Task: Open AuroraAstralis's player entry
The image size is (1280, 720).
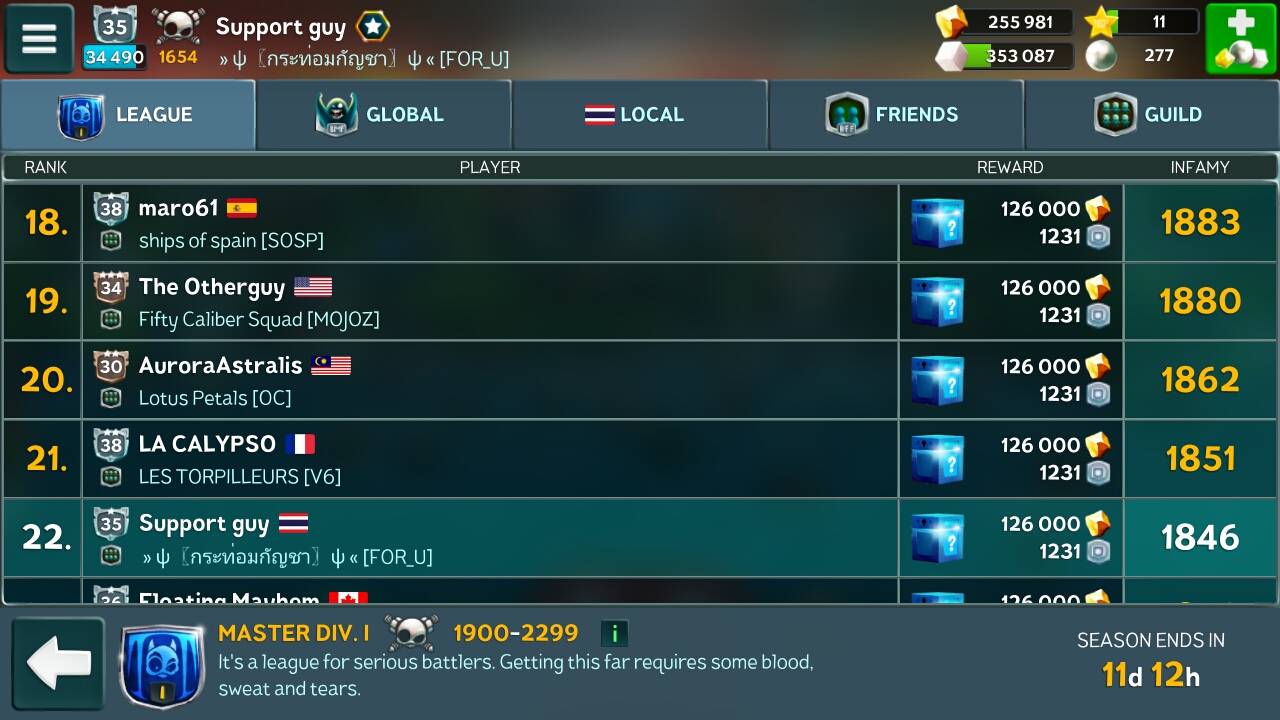Action: tap(490, 380)
